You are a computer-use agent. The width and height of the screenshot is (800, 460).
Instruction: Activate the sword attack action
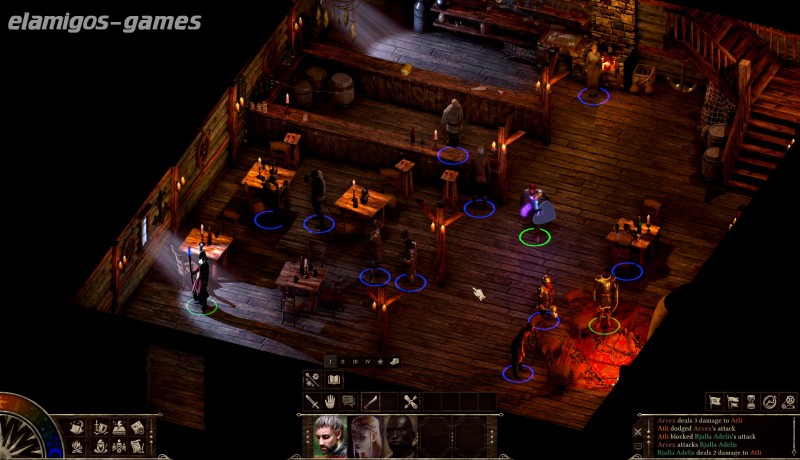click(312, 401)
